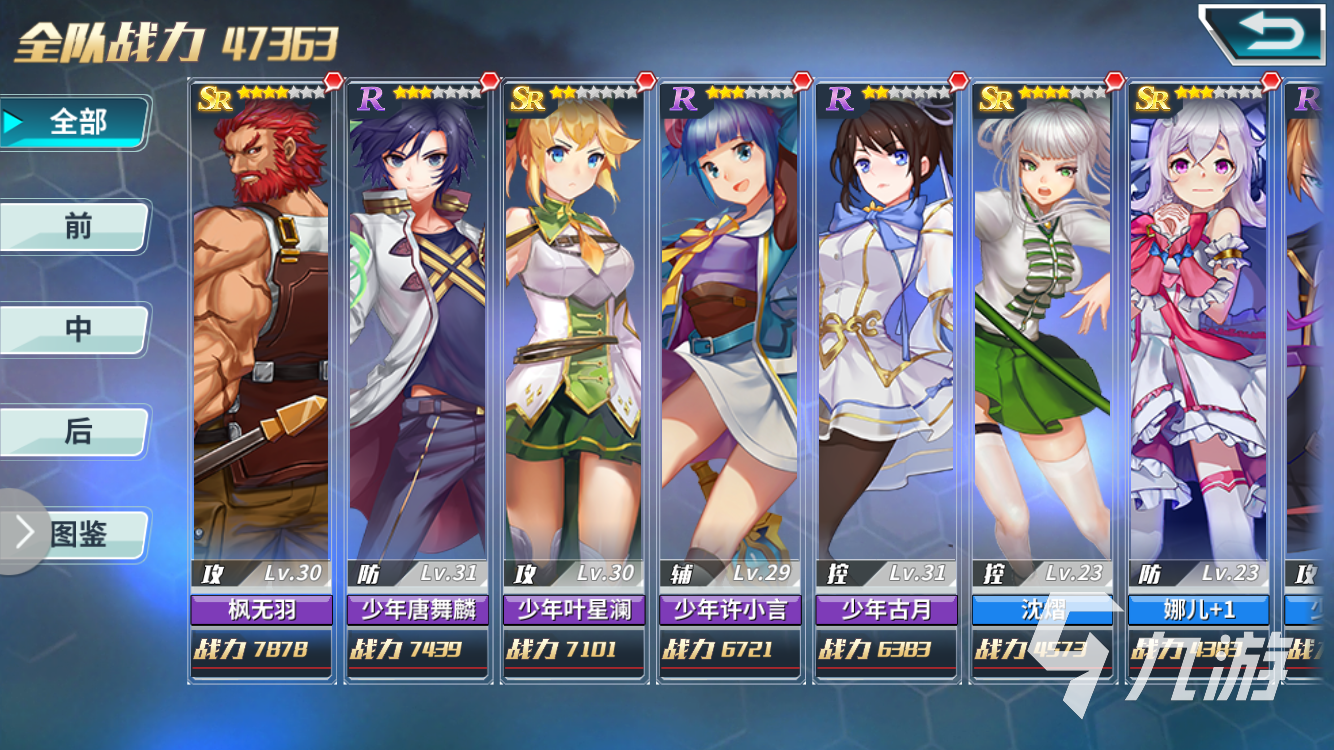Choose the 后 row filter tab
This screenshot has width=1334, height=750.
click(x=78, y=432)
